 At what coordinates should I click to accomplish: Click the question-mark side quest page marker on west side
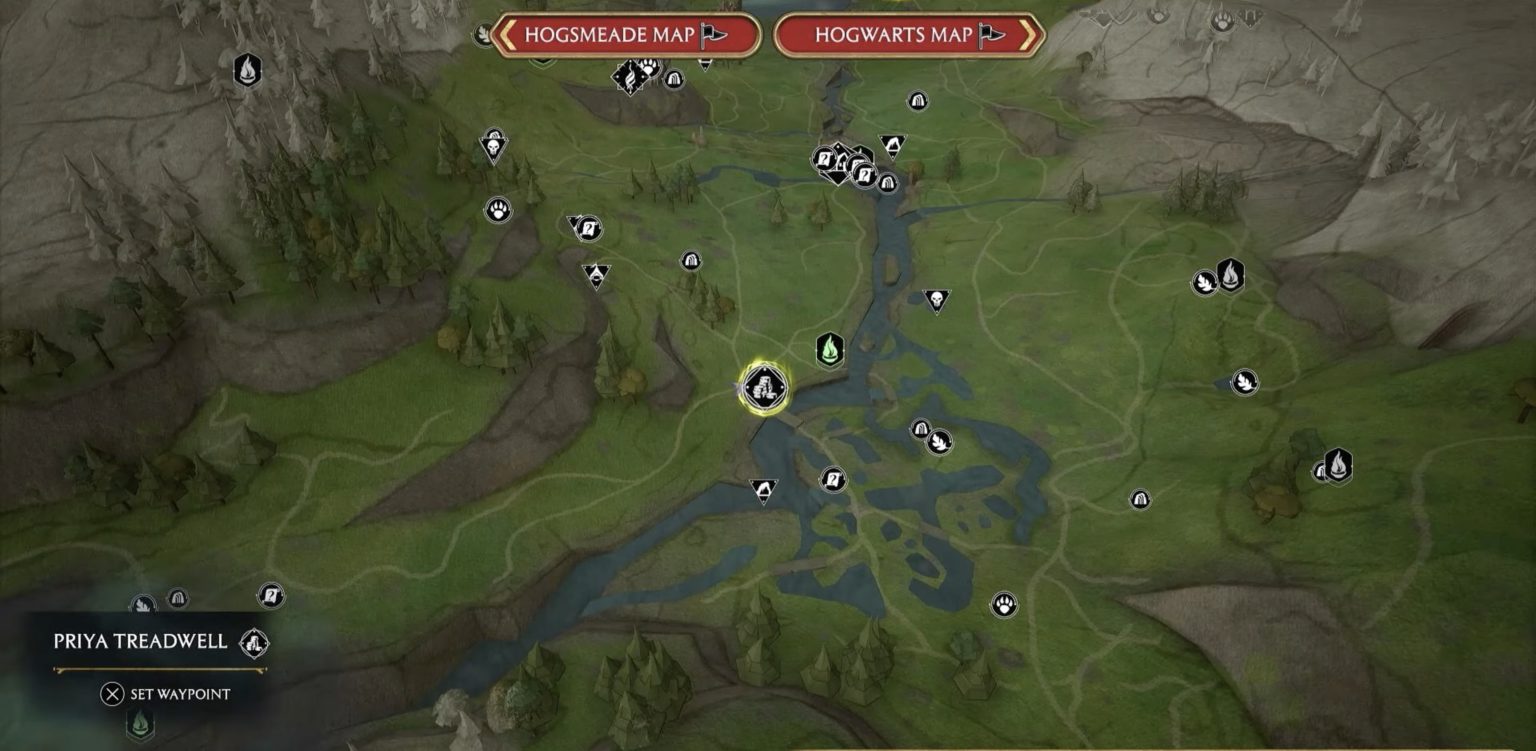pyautogui.click(x=269, y=593)
